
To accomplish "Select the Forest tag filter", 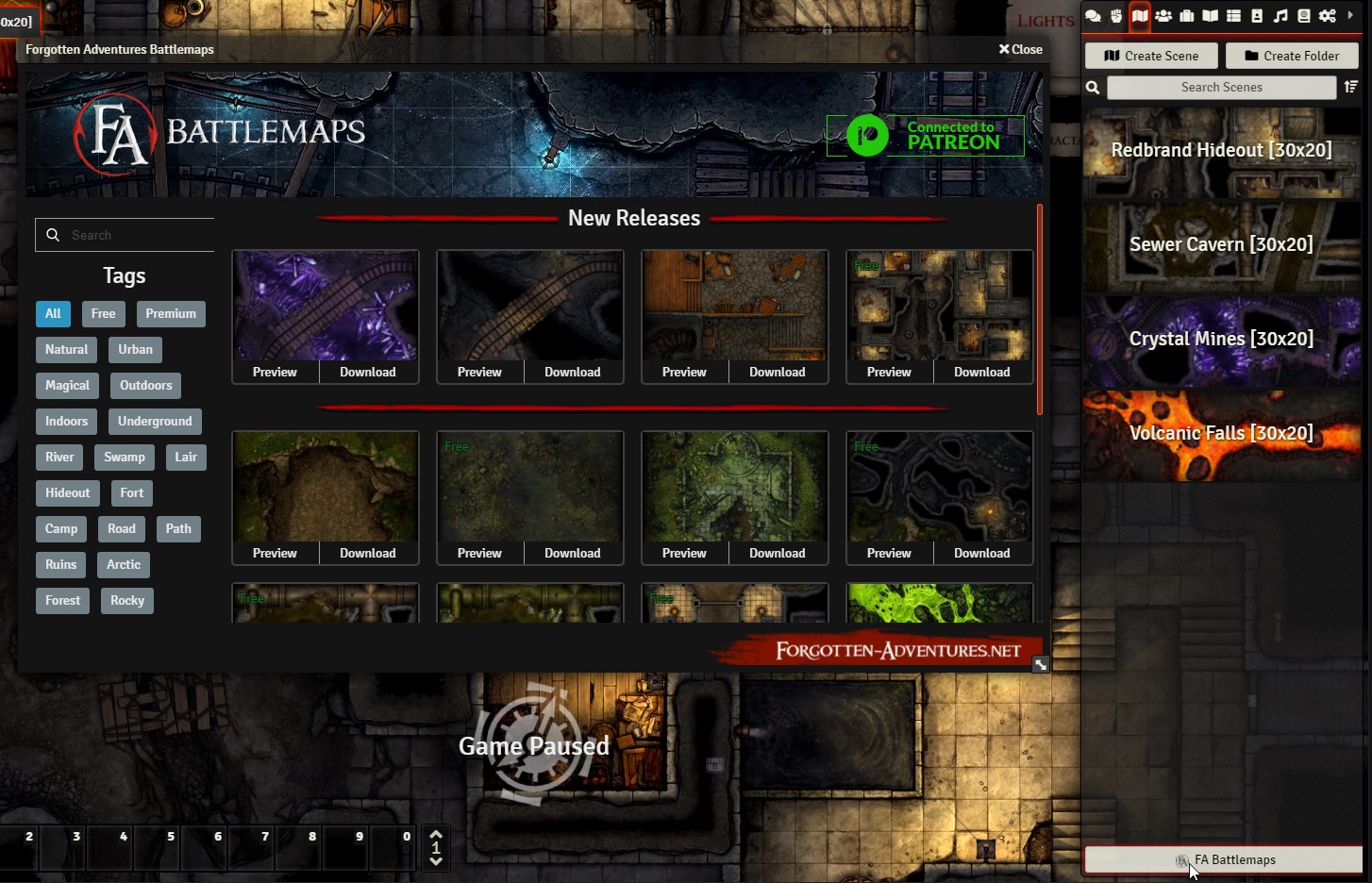I will (x=63, y=601).
